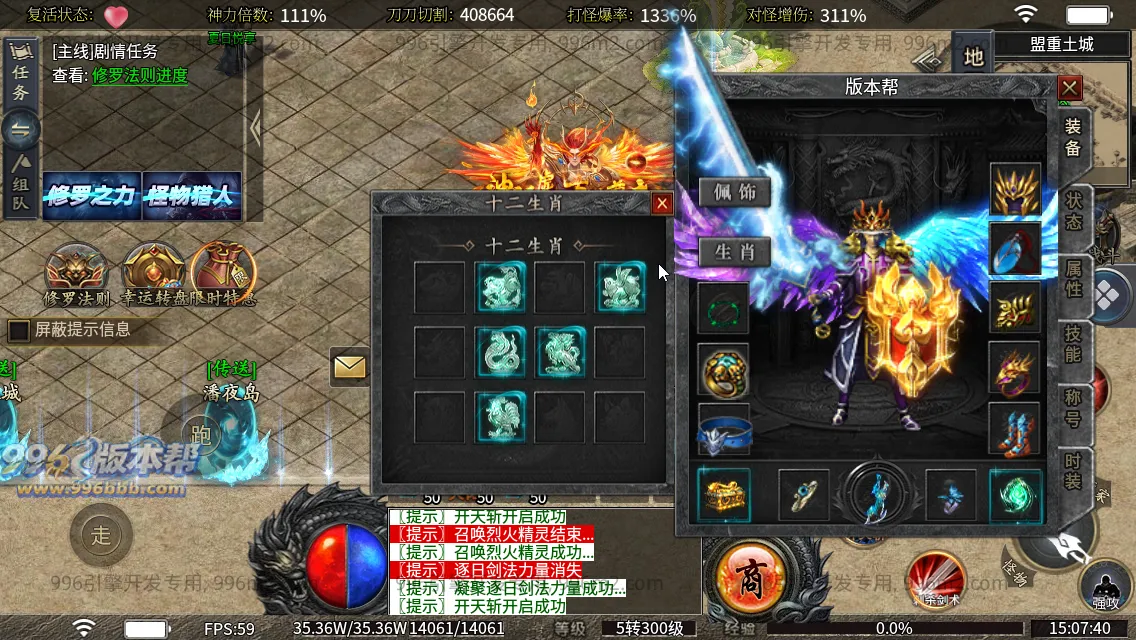Open the 怪物猎人 monster hunter banner
This screenshot has width=1136, height=640.
pos(192,196)
